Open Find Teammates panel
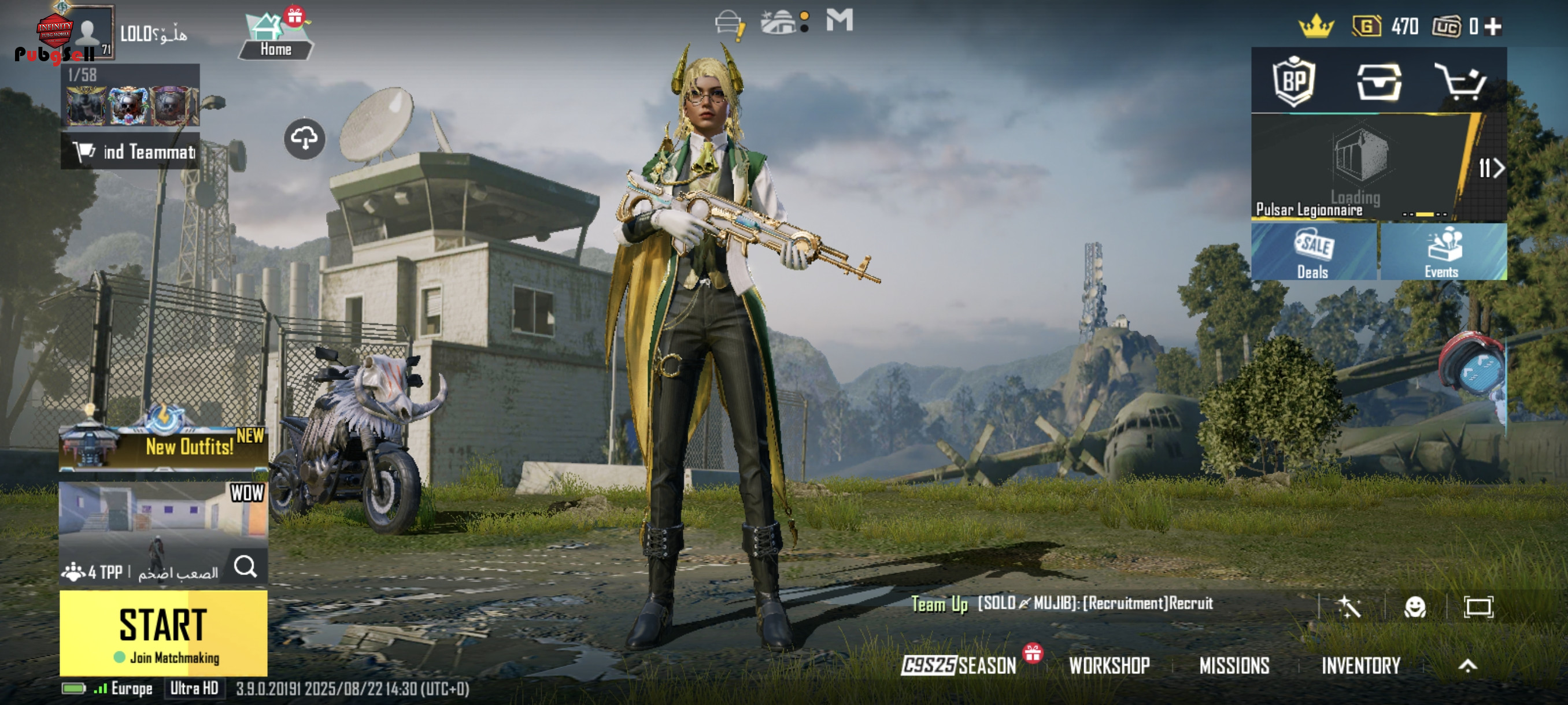The height and width of the screenshot is (705, 1568). click(131, 151)
